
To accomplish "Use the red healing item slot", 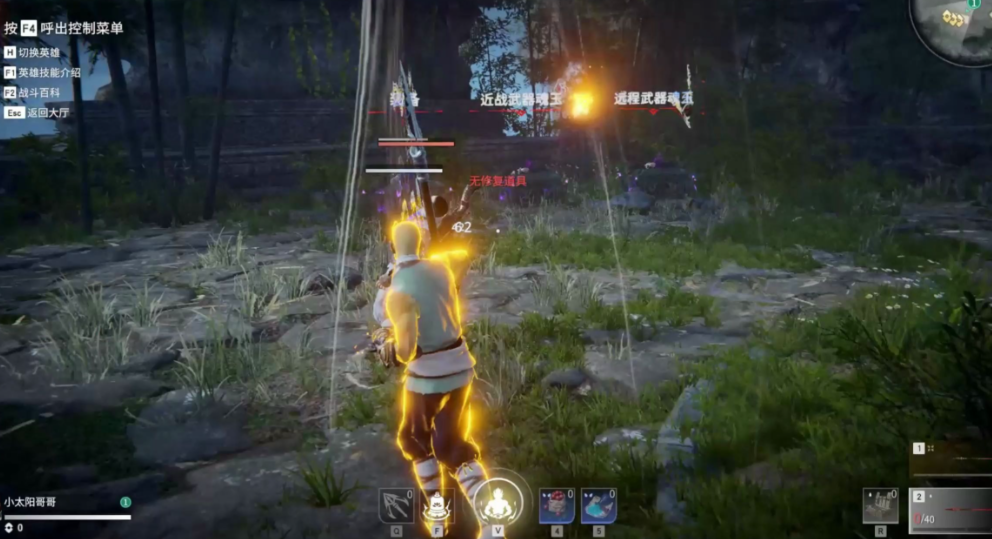I will (557, 505).
